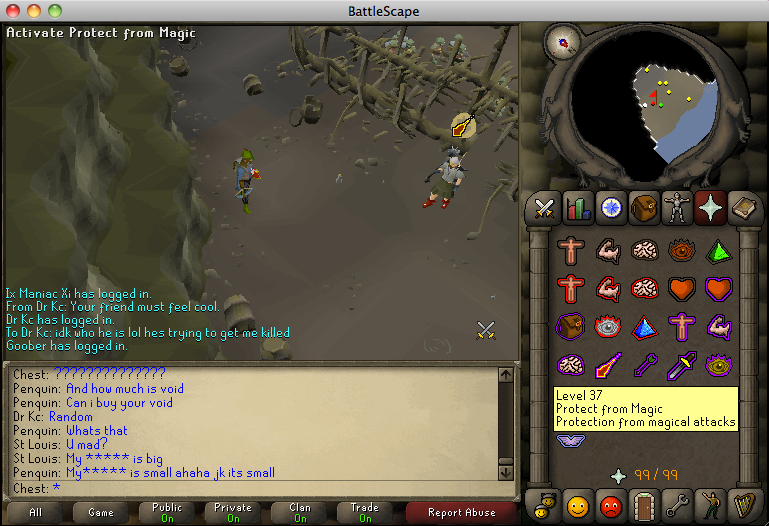The width and height of the screenshot is (769, 526).
Task: Open the Logout door tab
Action: [x=644, y=503]
